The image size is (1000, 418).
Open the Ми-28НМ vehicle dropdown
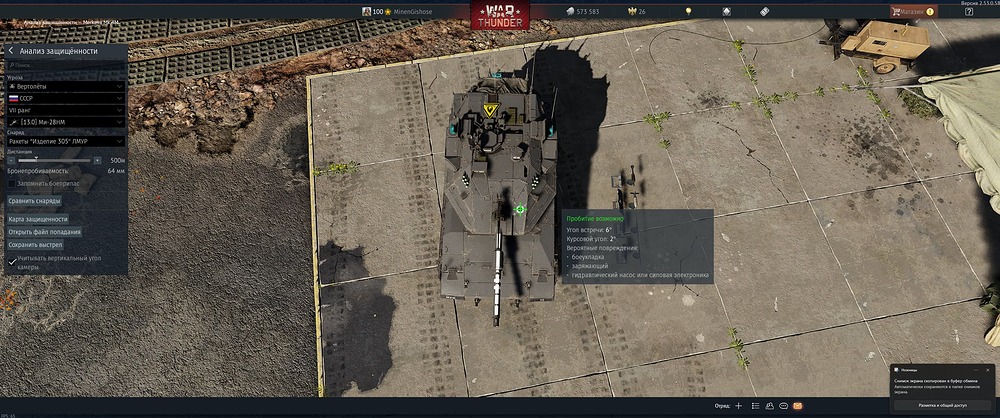pyautogui.click(x=65, y=122)
